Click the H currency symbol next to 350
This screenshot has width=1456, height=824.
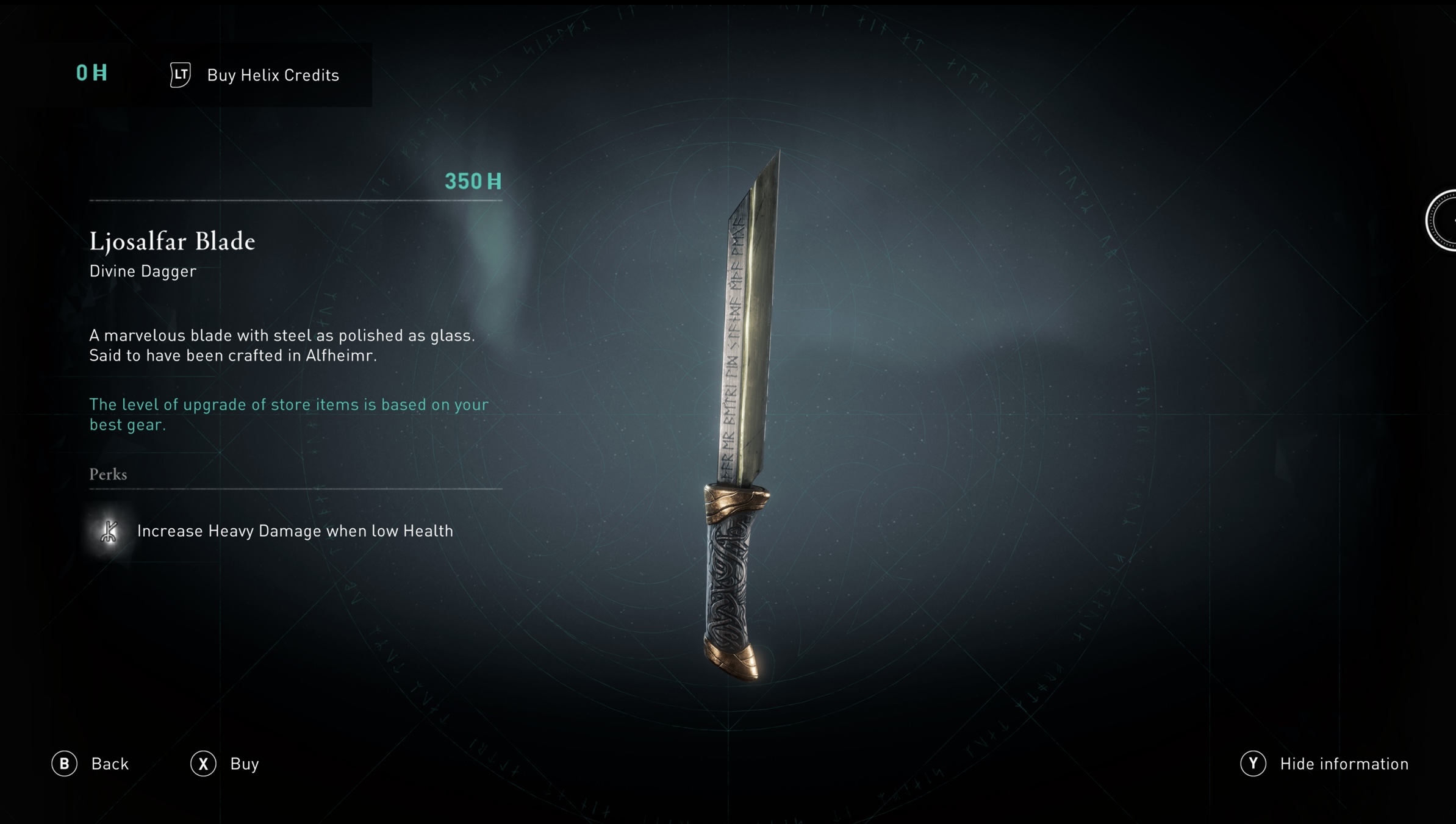(x=495, y=181)
